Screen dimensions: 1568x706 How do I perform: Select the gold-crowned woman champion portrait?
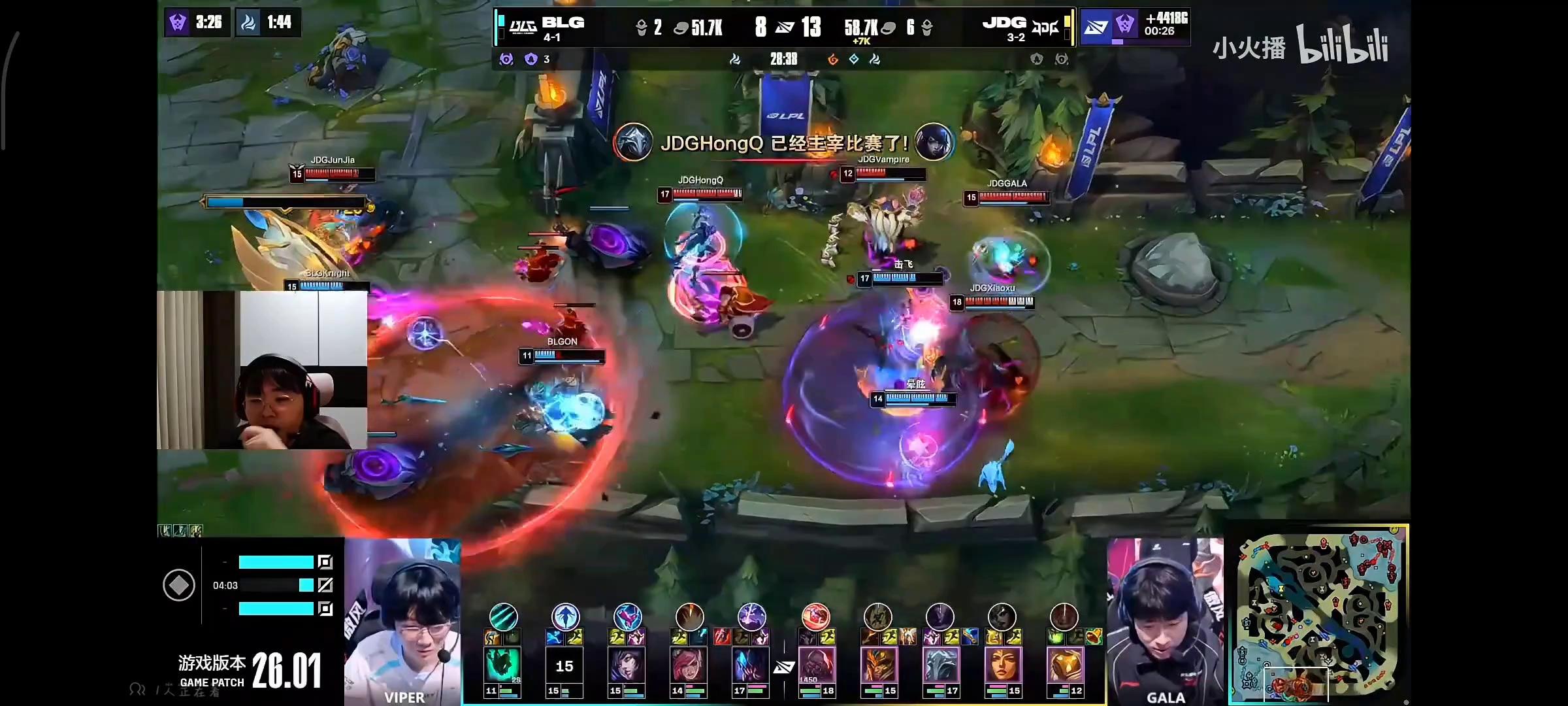click(1002, 666)
